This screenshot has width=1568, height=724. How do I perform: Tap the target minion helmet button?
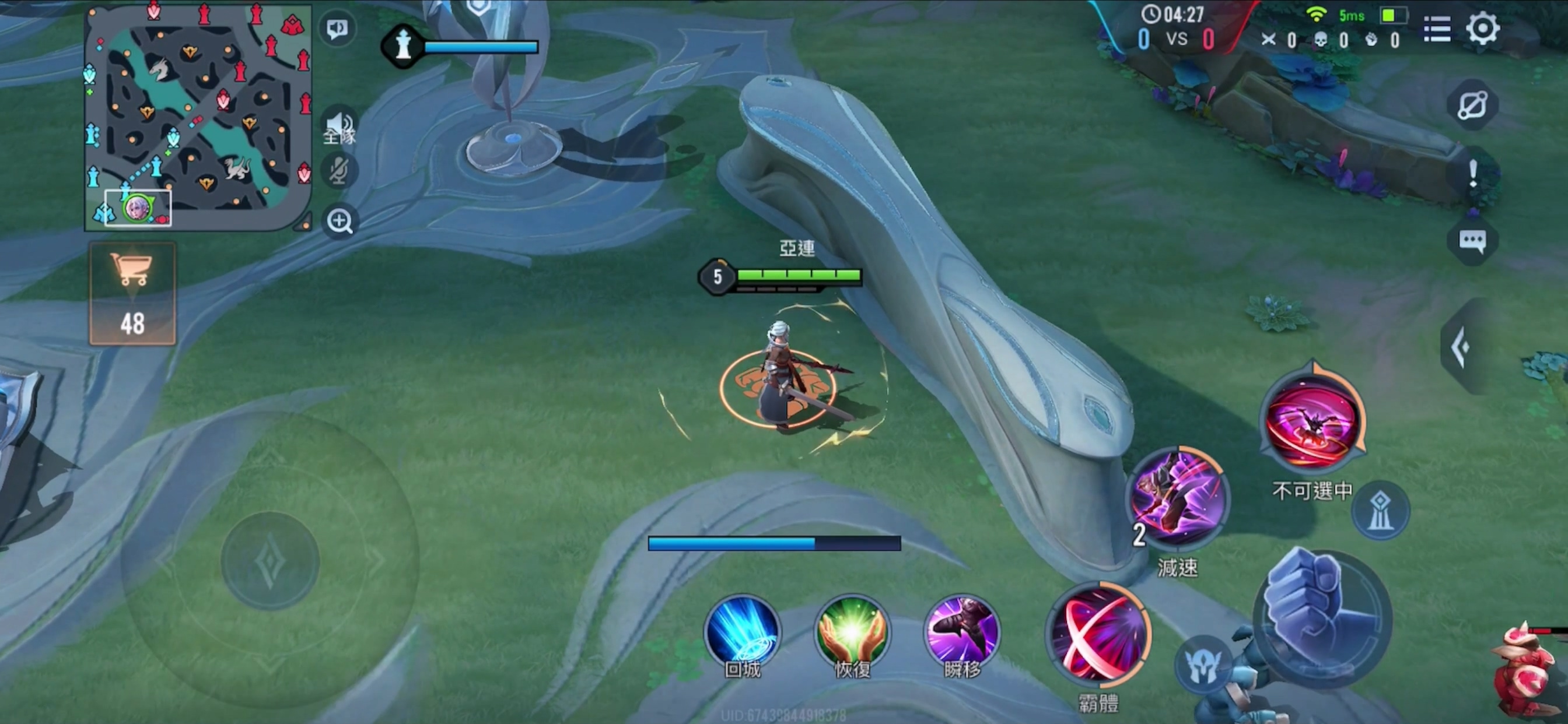tap(1202, 665)
